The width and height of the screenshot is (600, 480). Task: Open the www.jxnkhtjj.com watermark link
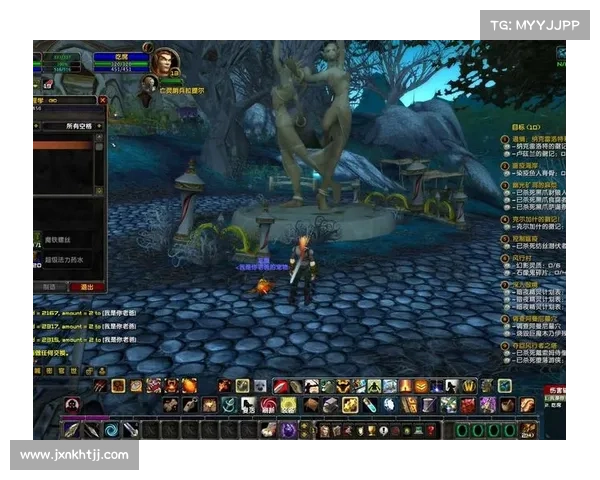pos(75,455)
